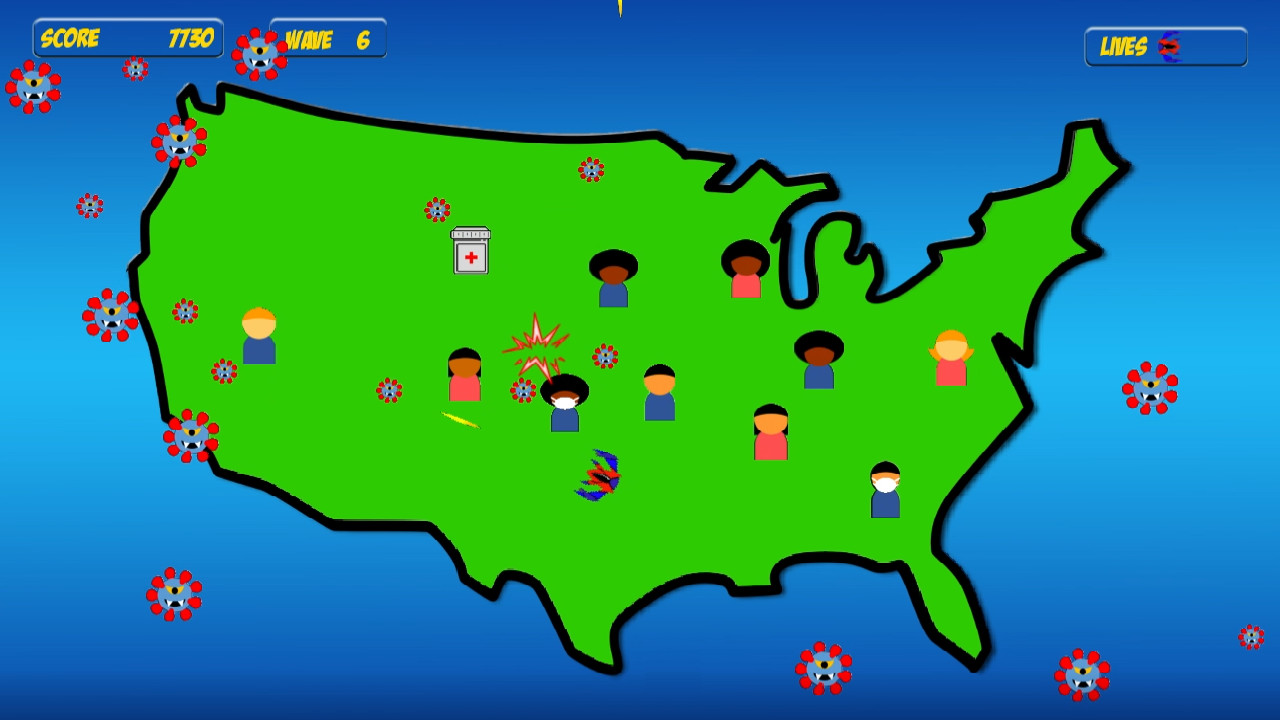This screenshot has height=720, width=1280.
Task: Click the Lives counter panel
Action: coord(1164,45)
